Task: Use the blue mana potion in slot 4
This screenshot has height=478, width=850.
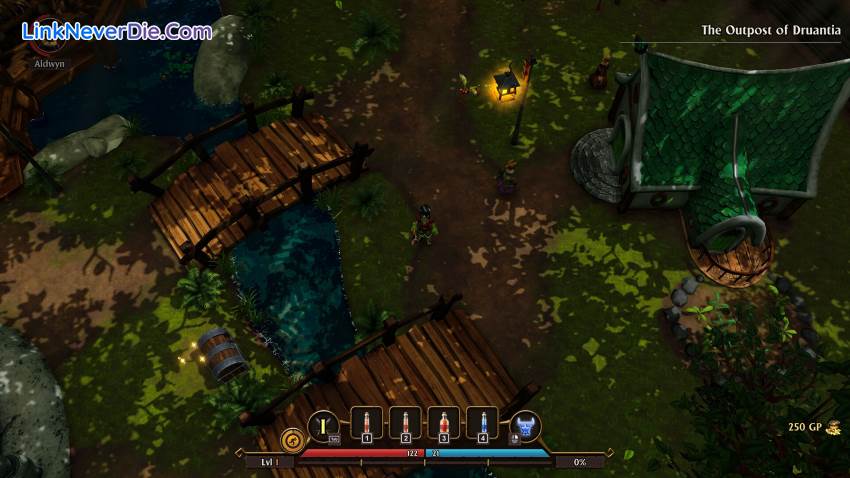Action: click(x=483, y=424)
